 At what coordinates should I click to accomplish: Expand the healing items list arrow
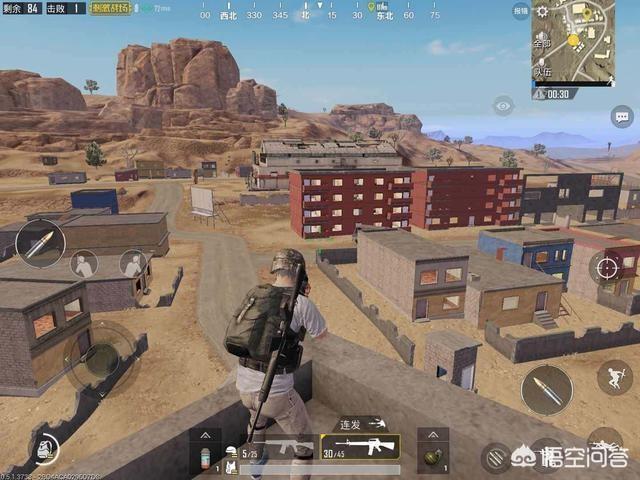(204, 436)
